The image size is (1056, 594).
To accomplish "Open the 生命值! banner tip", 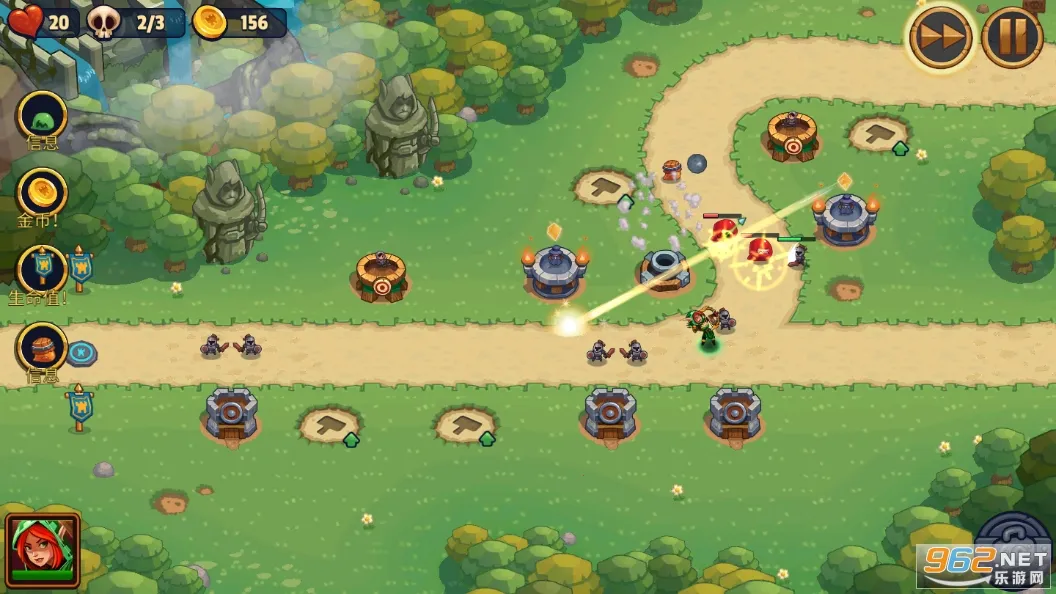I will pyautogui.click(x=42, y=269).
